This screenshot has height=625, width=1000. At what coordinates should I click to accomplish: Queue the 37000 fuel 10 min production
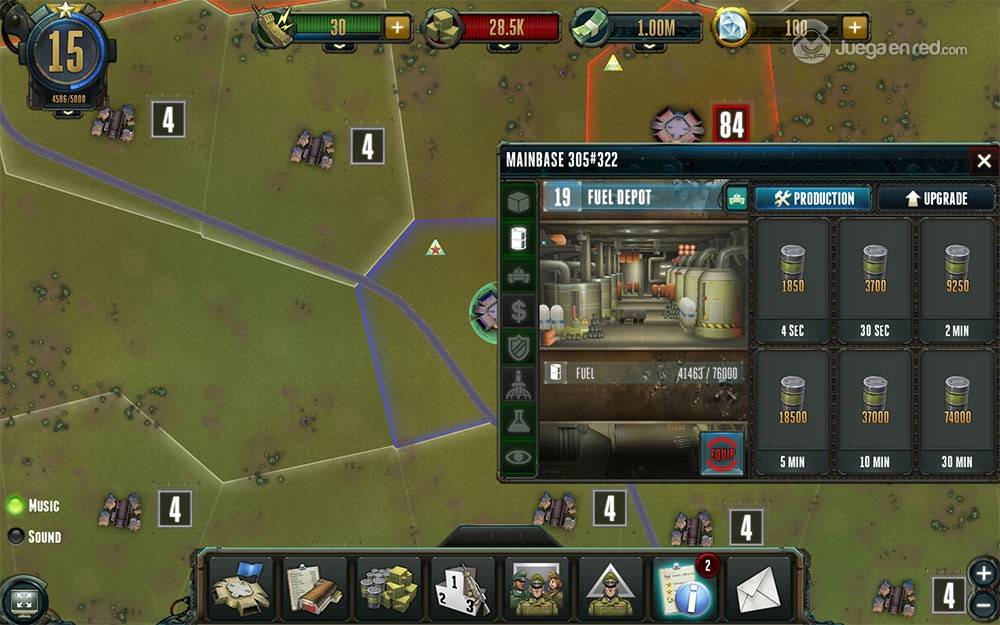click(875, 410)
